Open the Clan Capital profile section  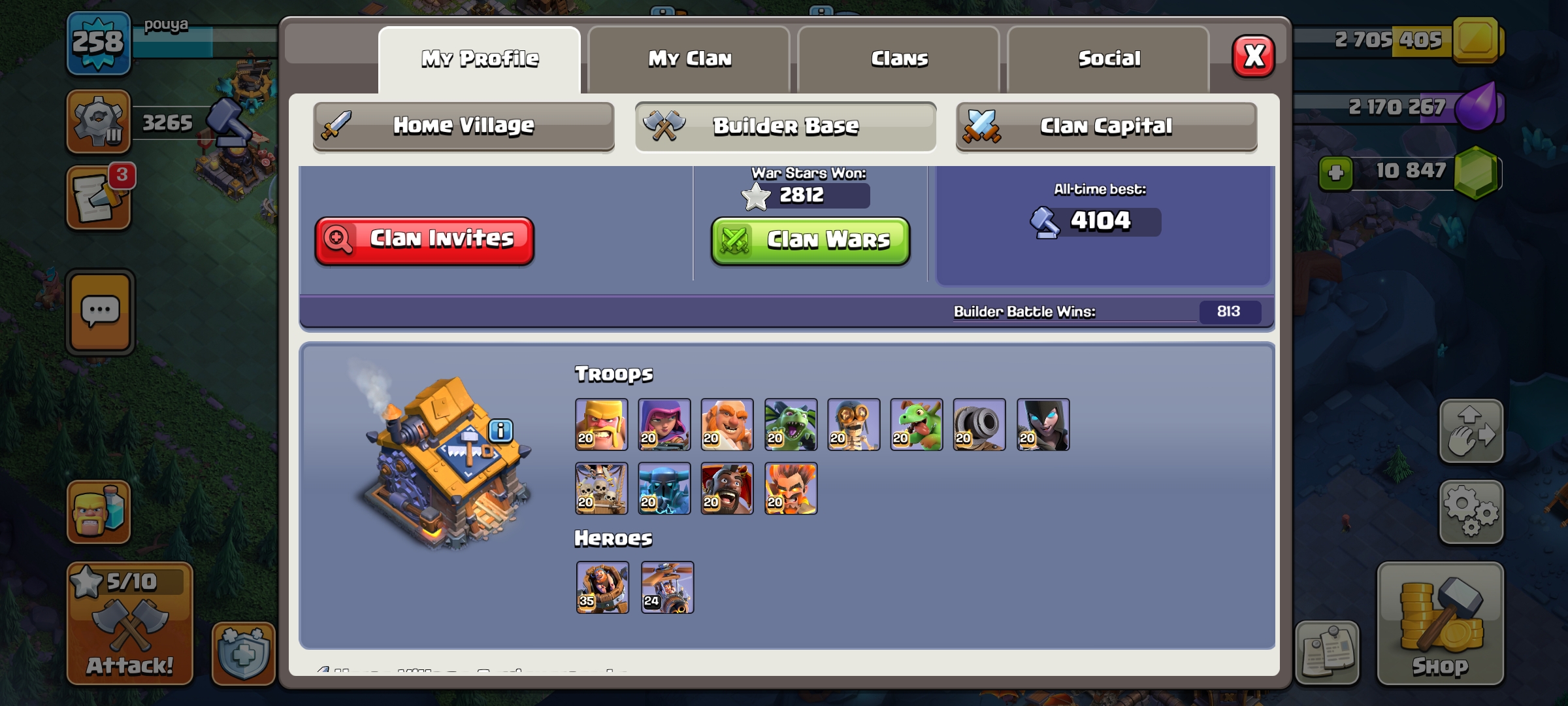(x=1106, y=126)
